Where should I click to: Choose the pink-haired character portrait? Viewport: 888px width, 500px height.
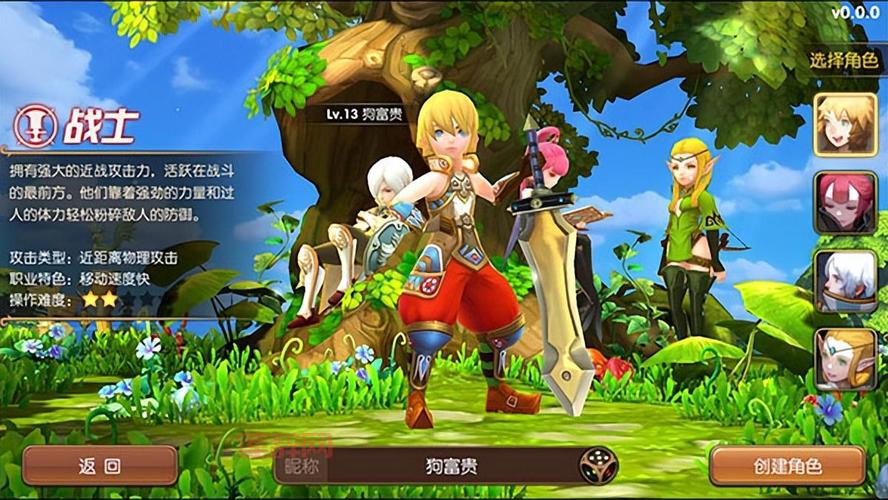click(845, 203)
